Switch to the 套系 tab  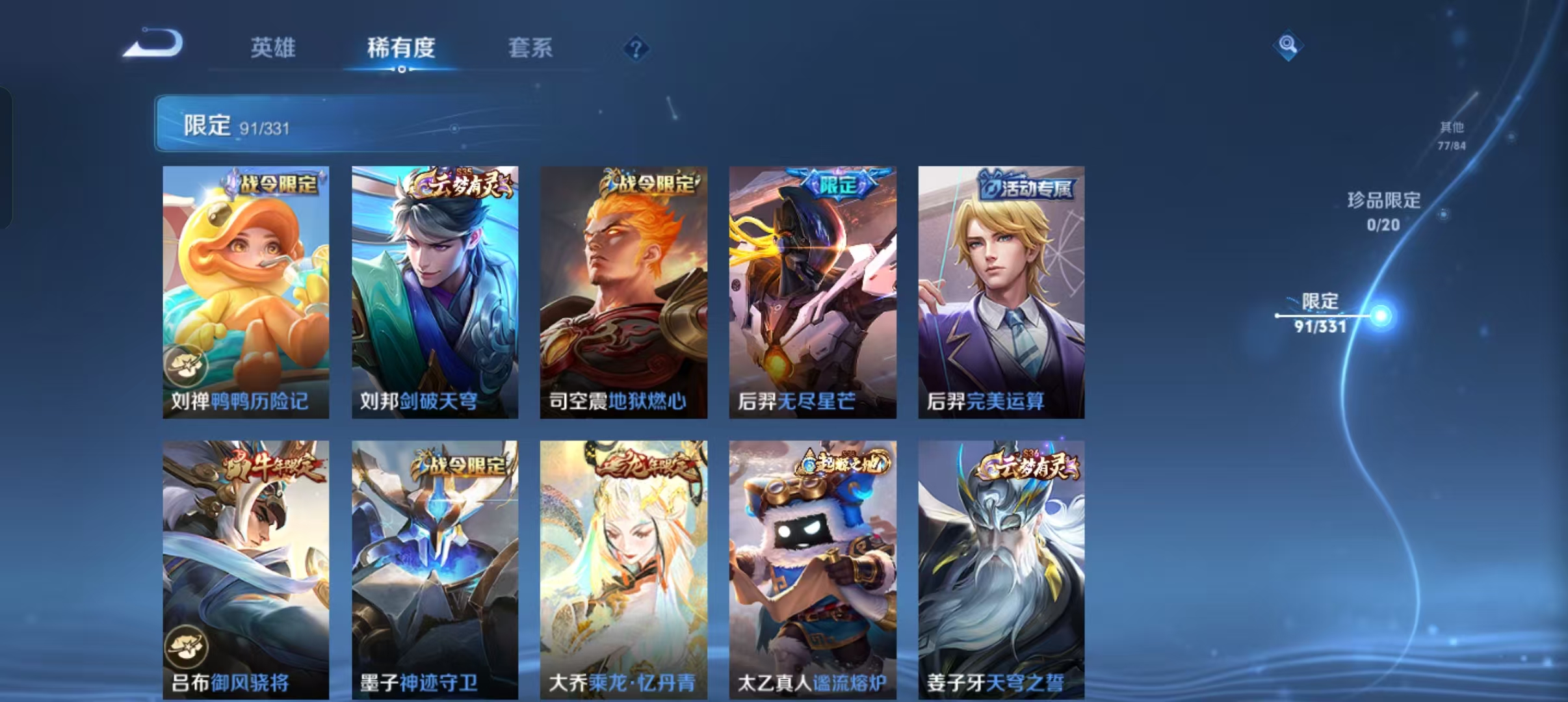click(530, 49)
